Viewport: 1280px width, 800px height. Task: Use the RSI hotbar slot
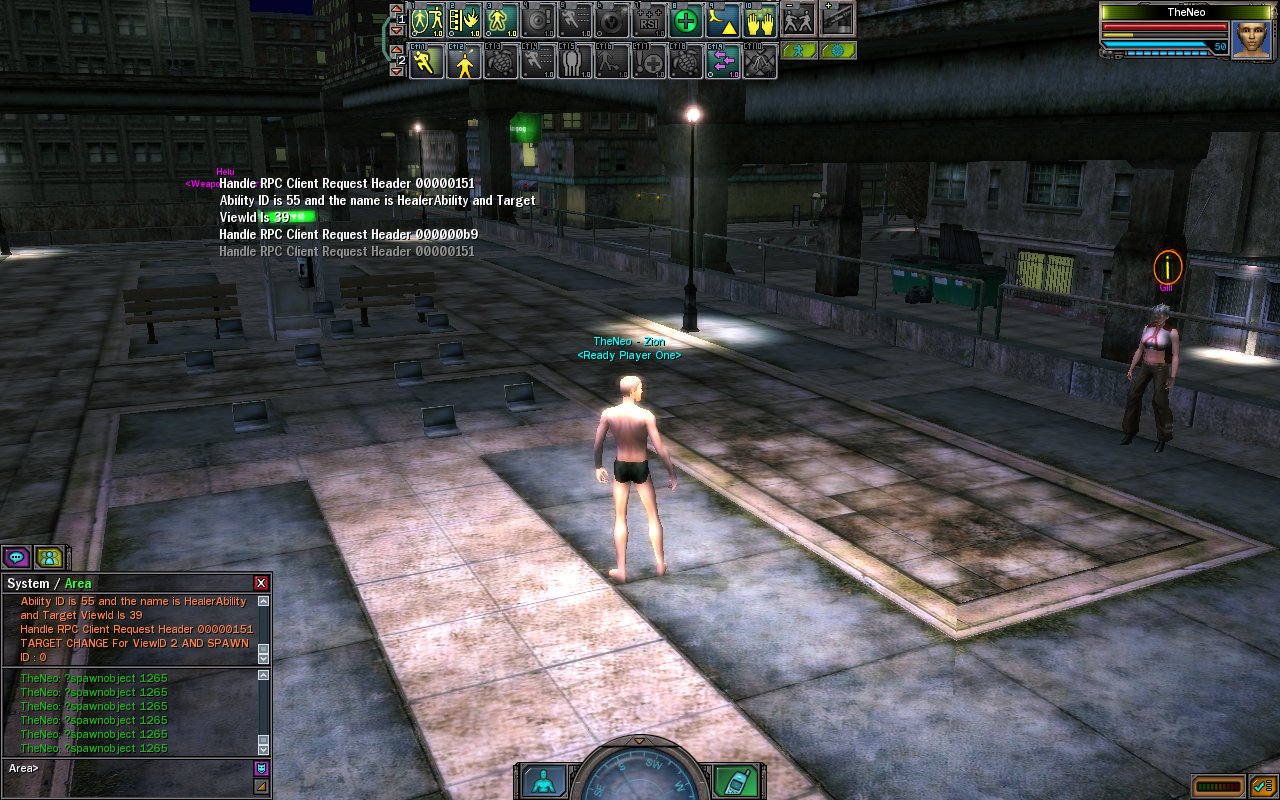(650, 20)
